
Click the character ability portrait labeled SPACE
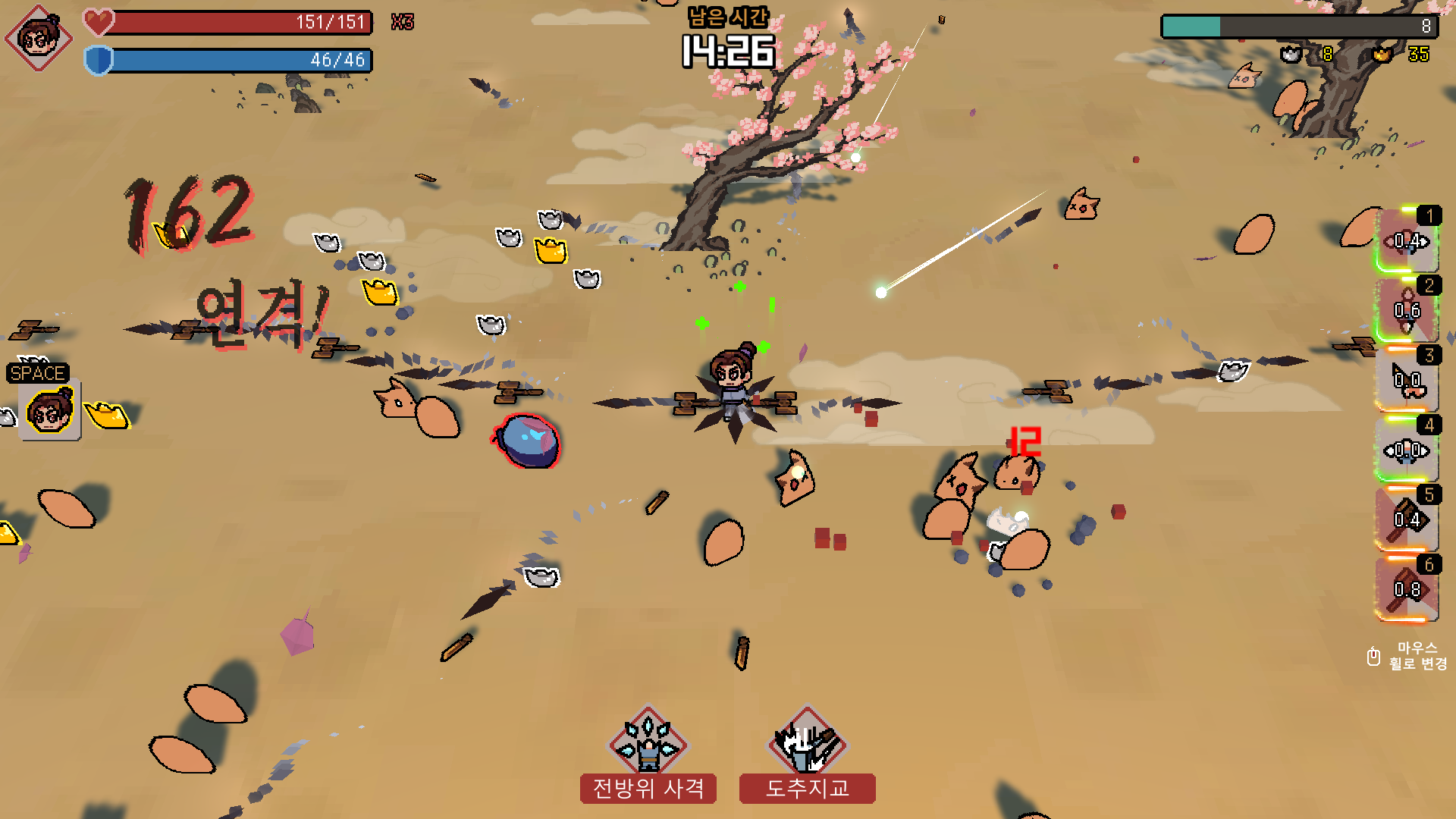tap(49, 410)
